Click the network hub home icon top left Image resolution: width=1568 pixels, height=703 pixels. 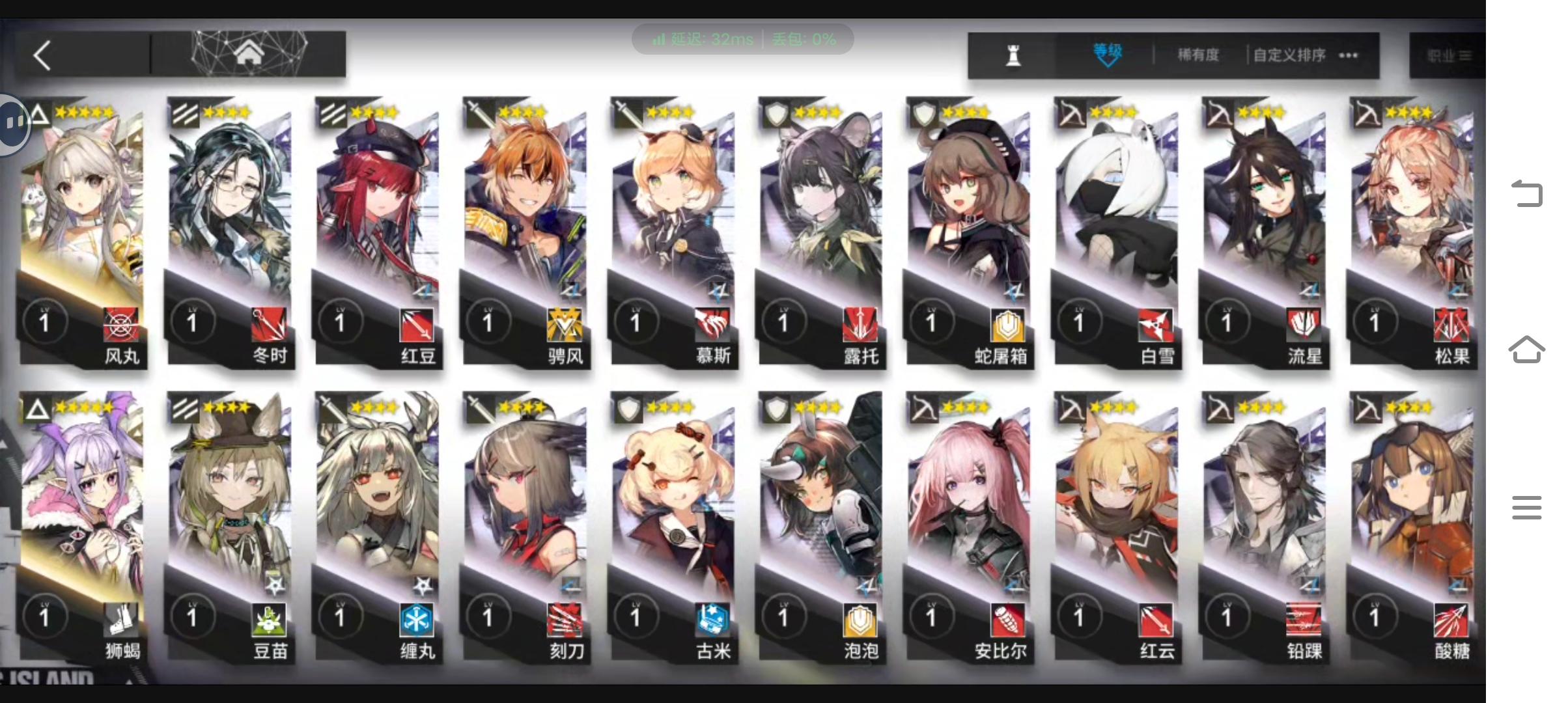click(x=249, y=53)
